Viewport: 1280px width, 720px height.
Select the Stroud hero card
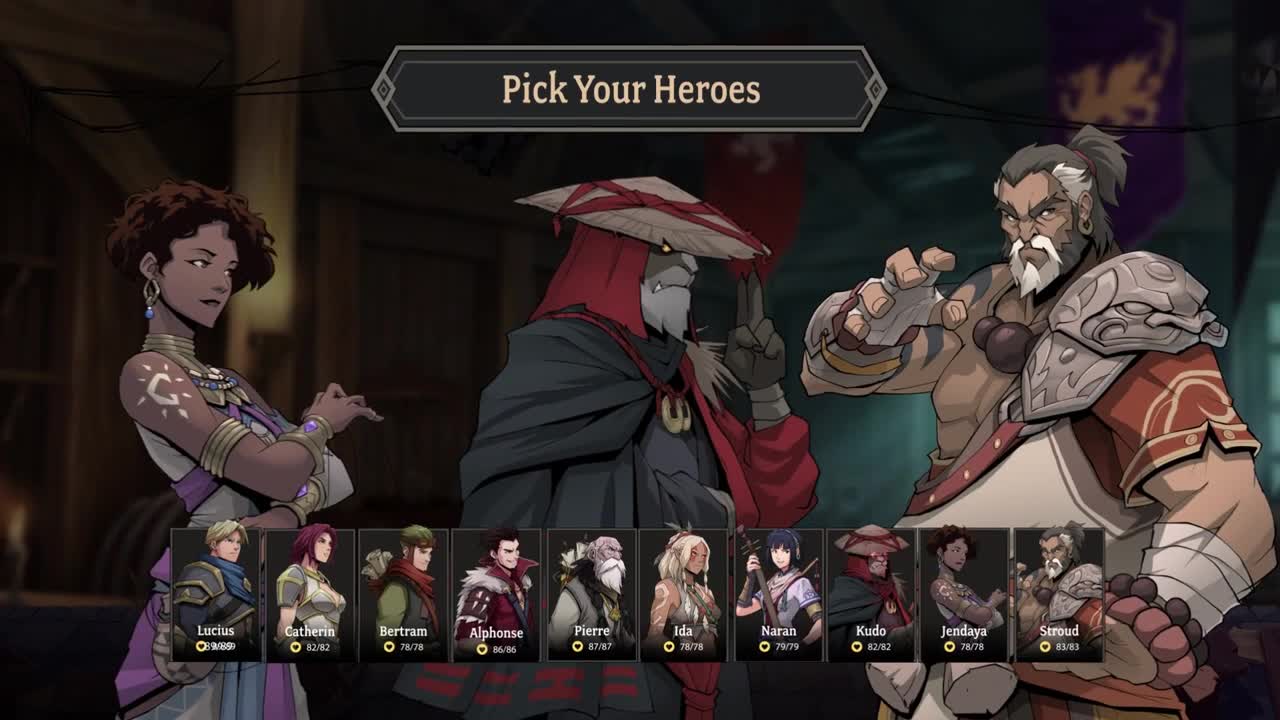click(x=1058, y=594)
